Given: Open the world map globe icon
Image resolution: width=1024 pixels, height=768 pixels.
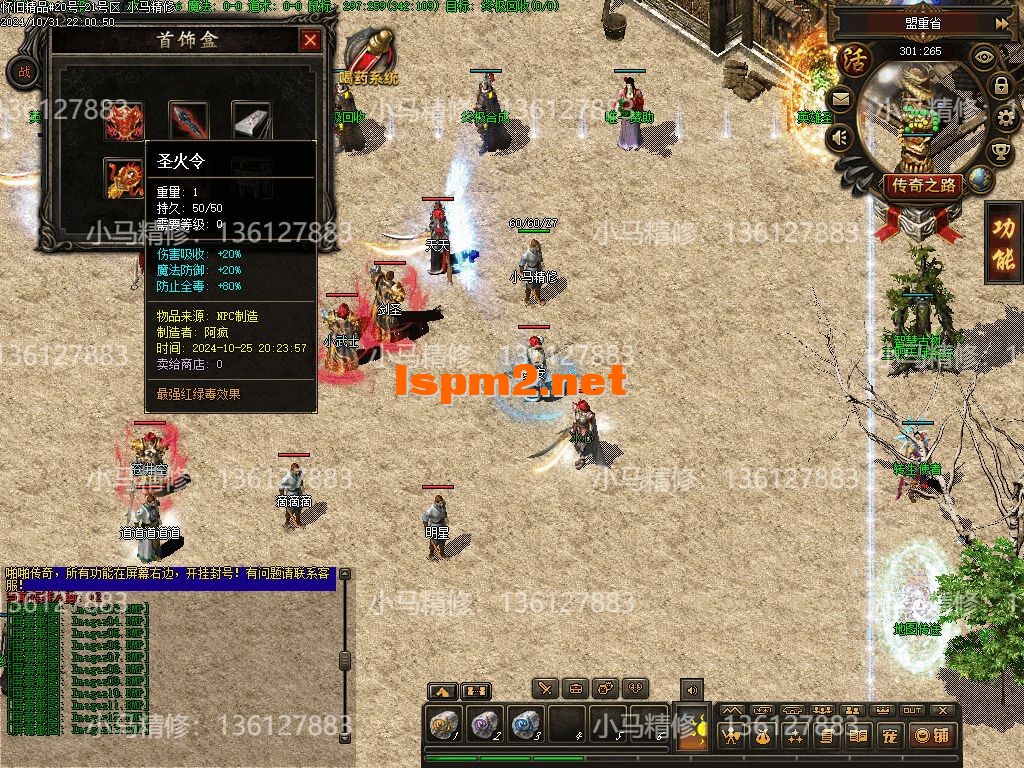Looking at the screenshot, I should (x=979, y=179).
